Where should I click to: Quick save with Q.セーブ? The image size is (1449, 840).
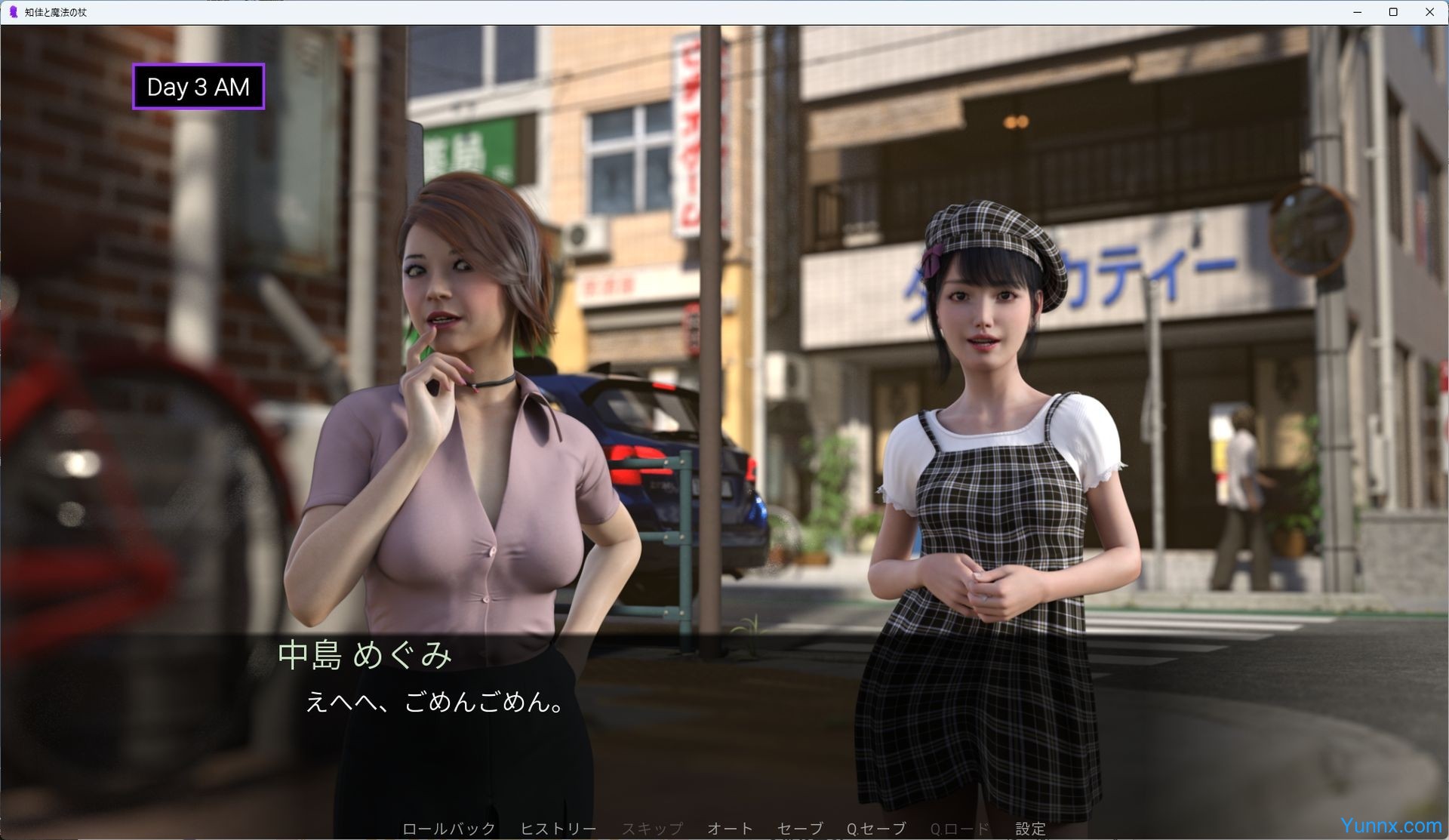click(x=875, y=829)
